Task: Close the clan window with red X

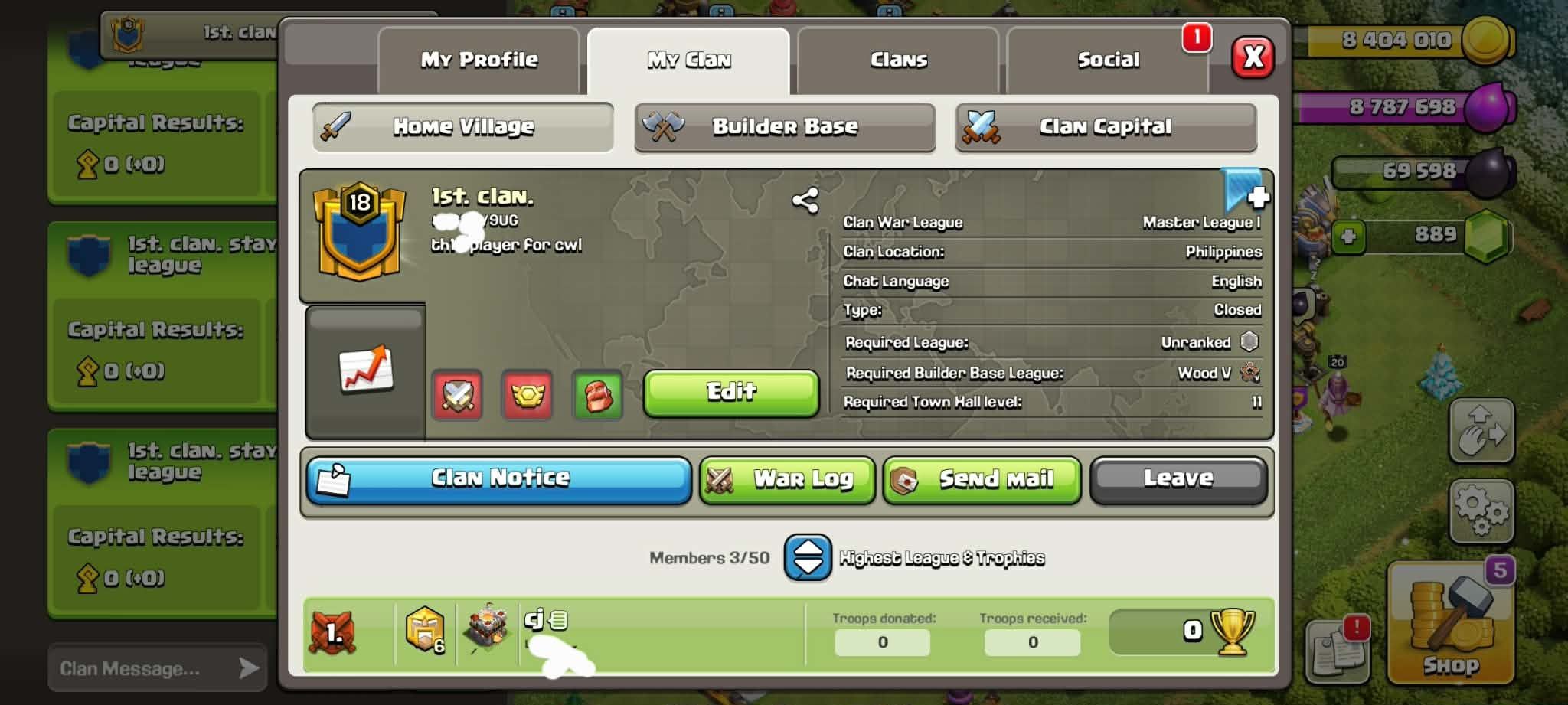Action: [x=1253, y=57]
